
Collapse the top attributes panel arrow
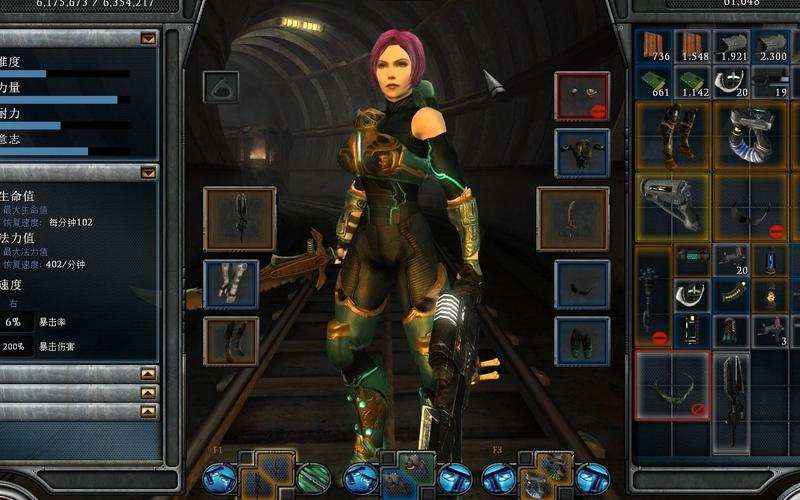pyautogui.click(x=149, y=39)
